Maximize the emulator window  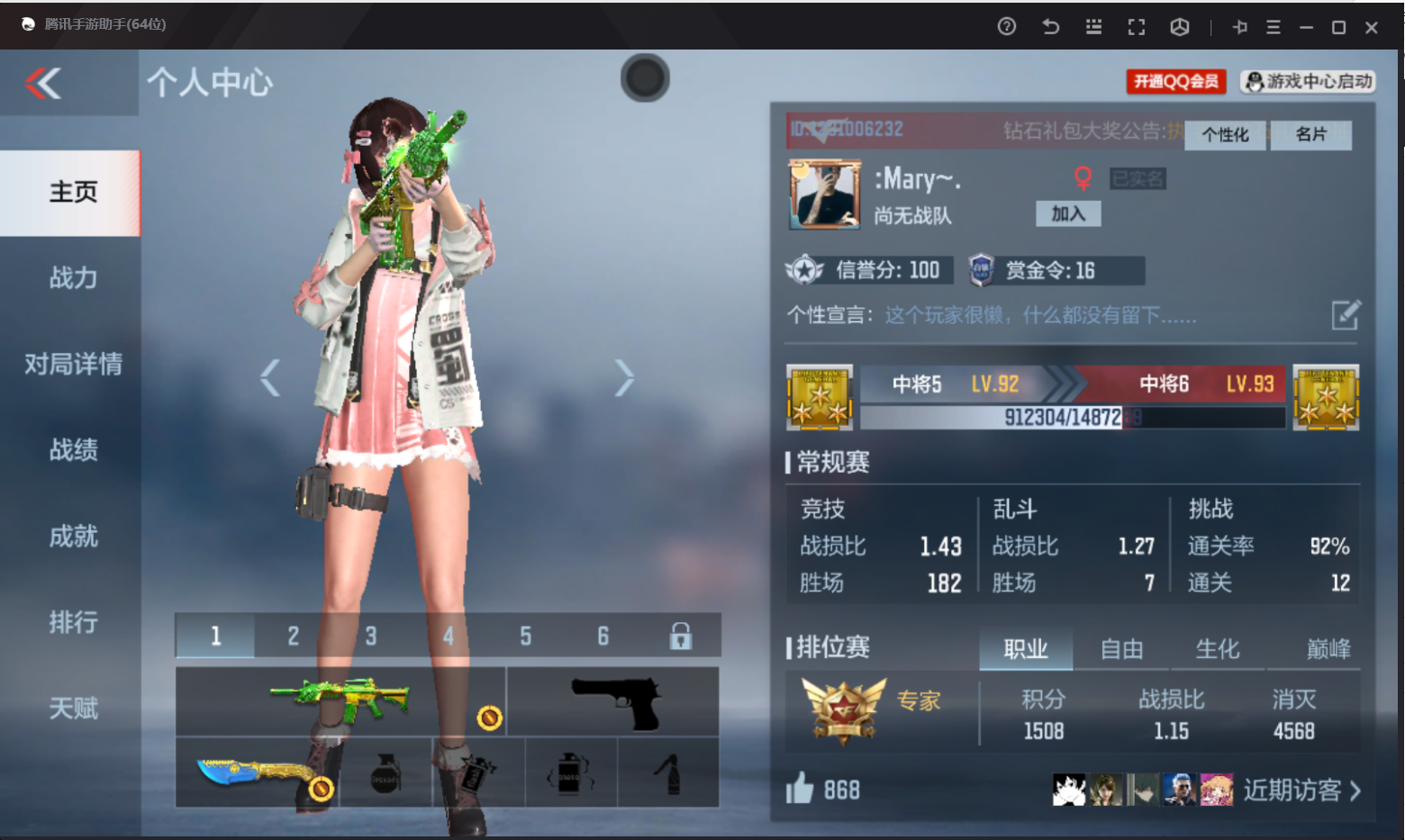[x=1338, y=27]
